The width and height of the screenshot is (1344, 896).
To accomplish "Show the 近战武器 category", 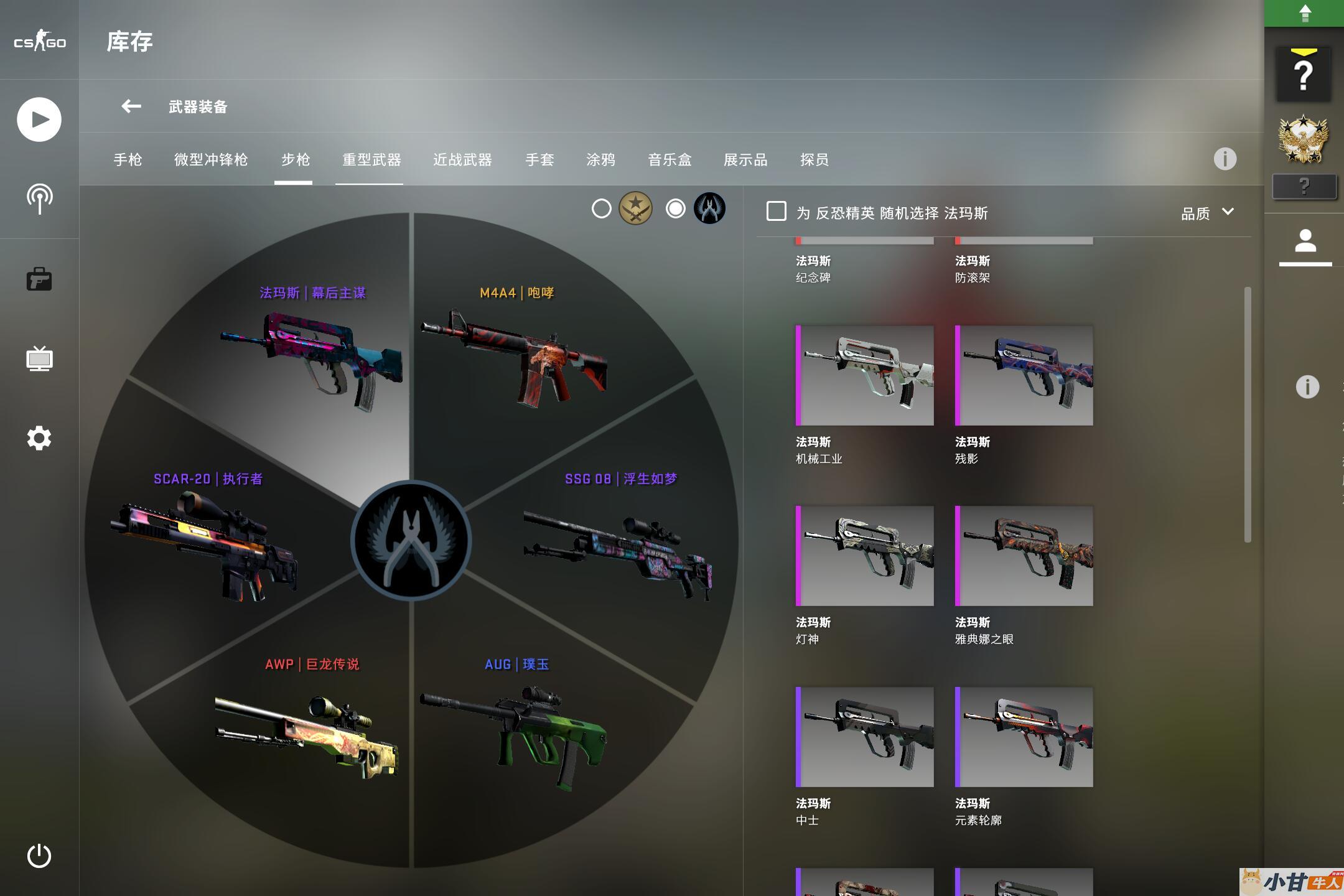I will 462,160.
